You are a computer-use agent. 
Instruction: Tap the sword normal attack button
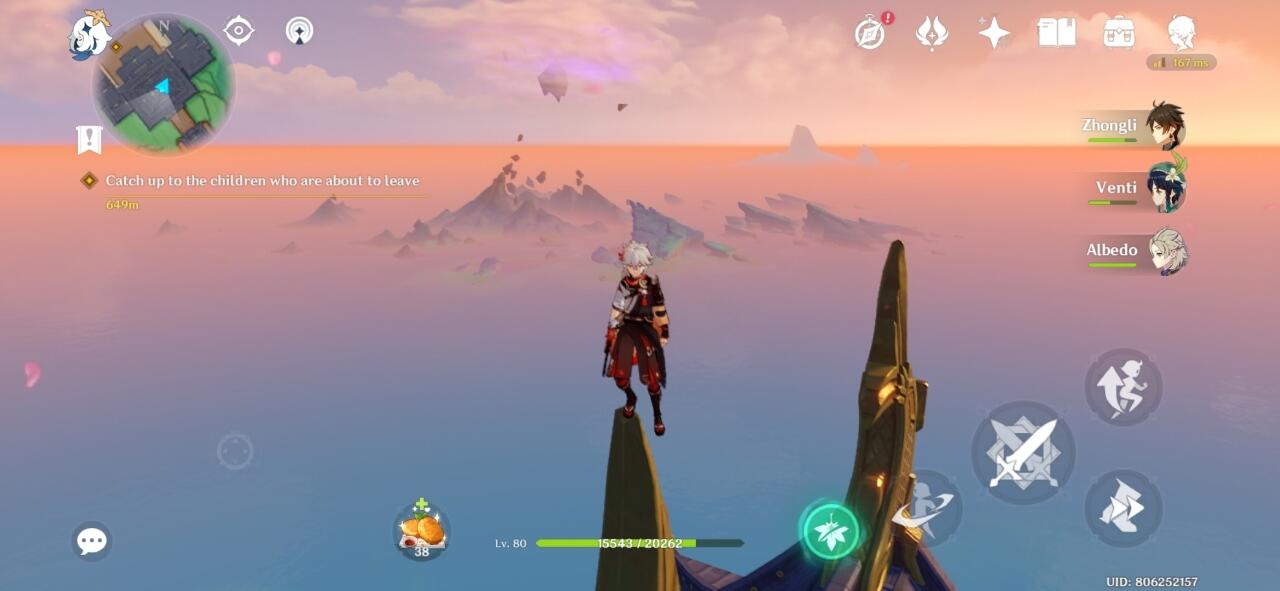pyautogui.click(x=1023, y=453)
